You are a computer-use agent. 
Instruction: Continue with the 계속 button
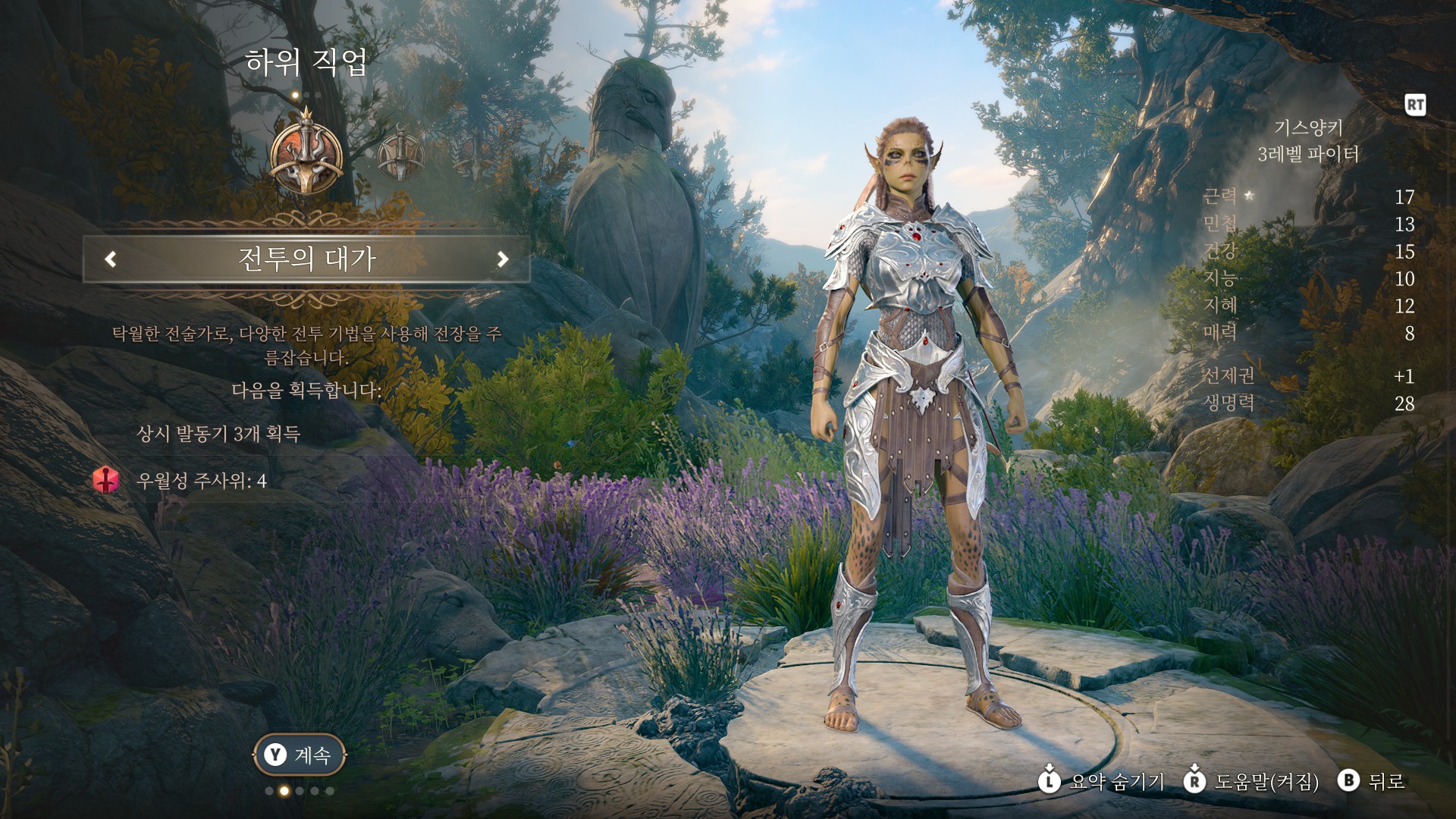coord(299,755)
